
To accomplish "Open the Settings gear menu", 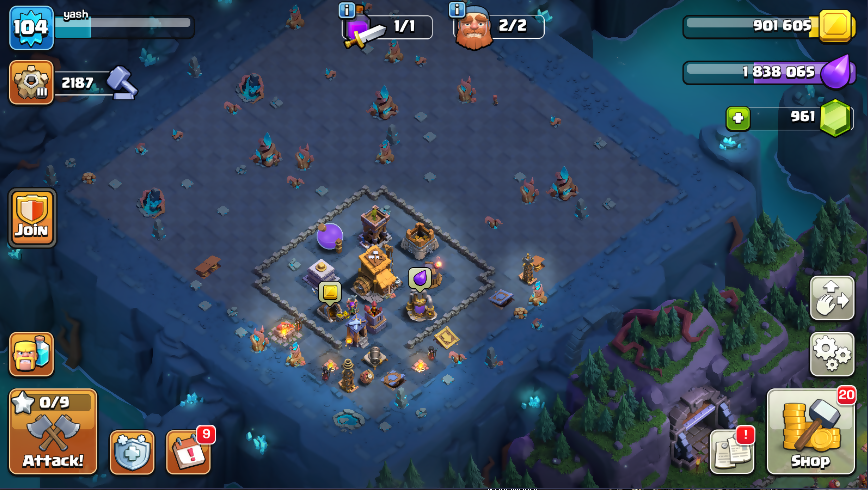I will coord(831,353).
